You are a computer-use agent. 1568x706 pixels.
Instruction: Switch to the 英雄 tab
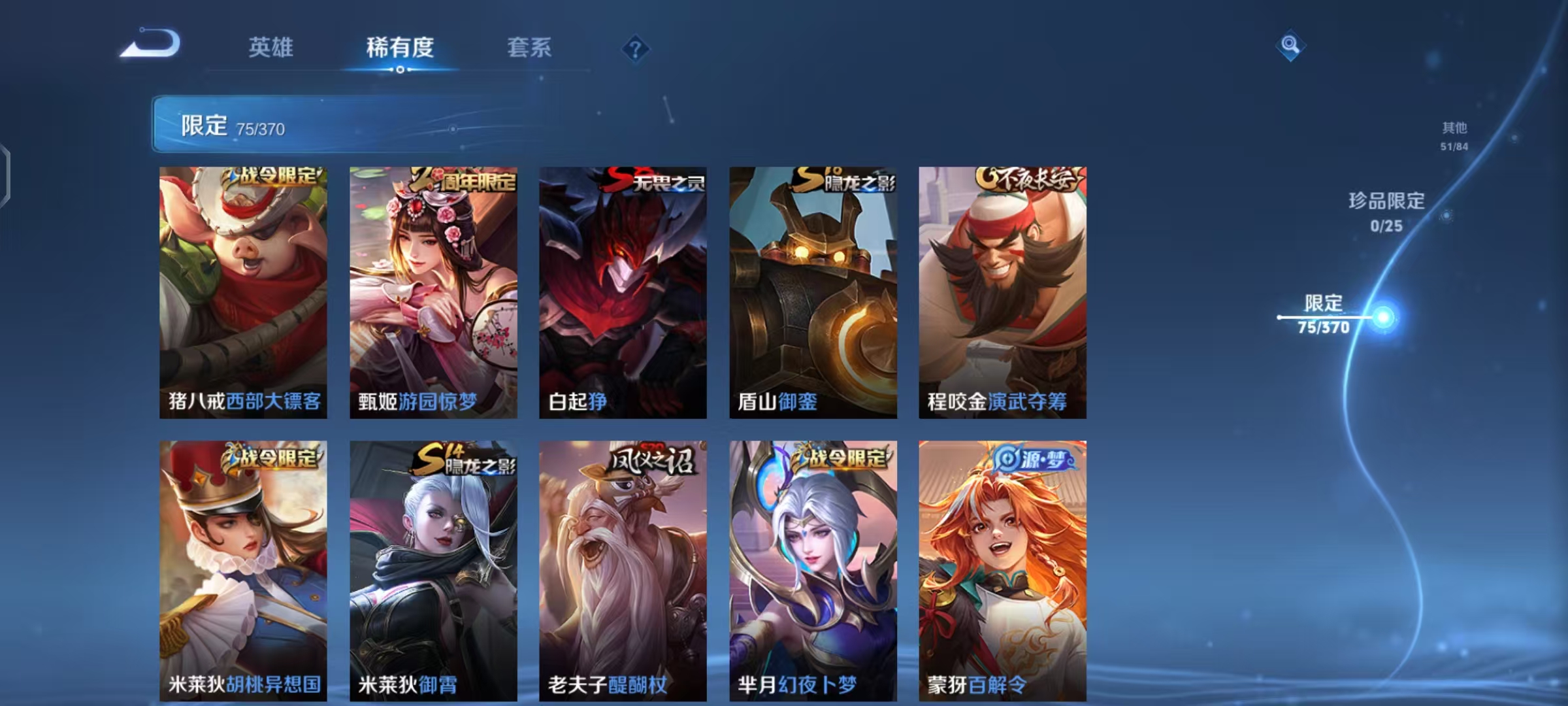pos(270,48)
